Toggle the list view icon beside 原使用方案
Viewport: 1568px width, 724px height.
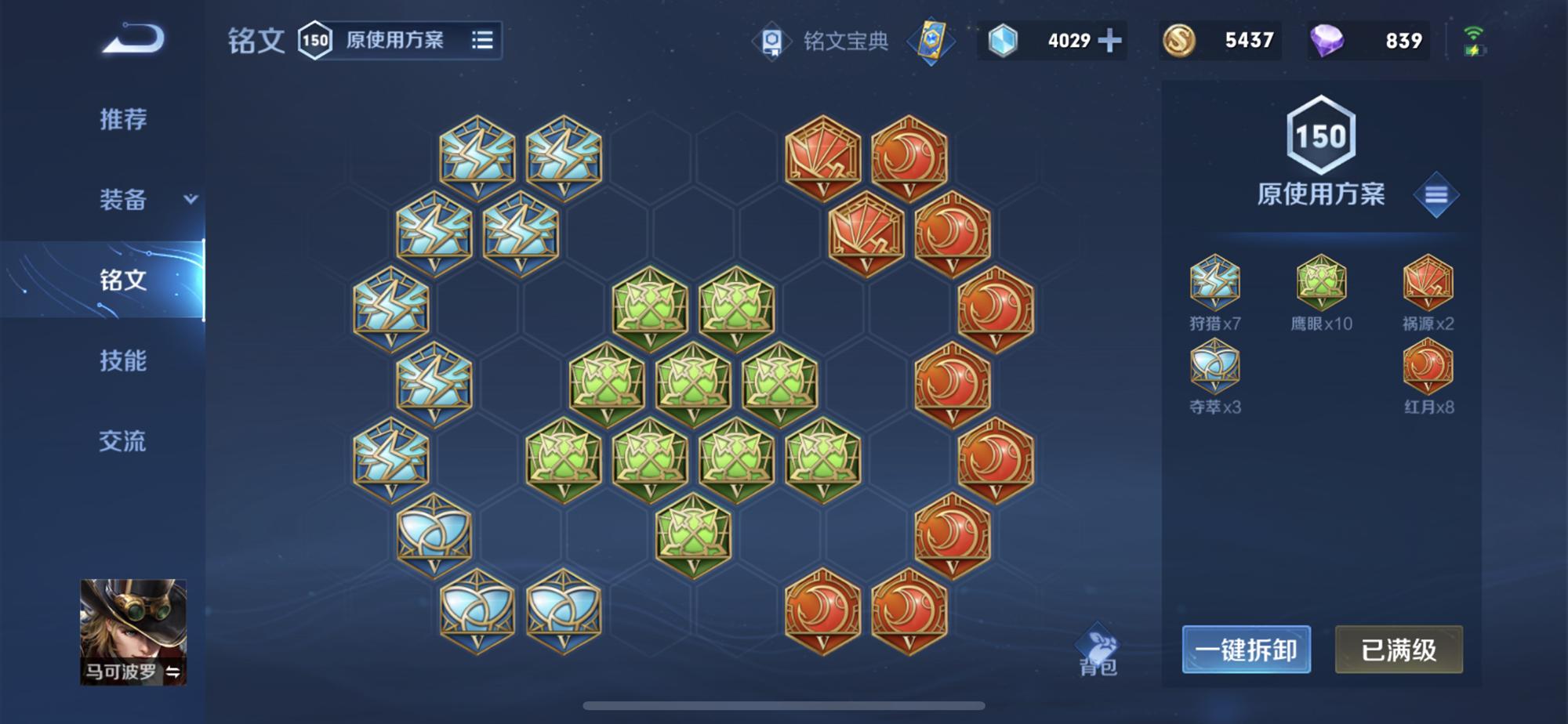481,41
